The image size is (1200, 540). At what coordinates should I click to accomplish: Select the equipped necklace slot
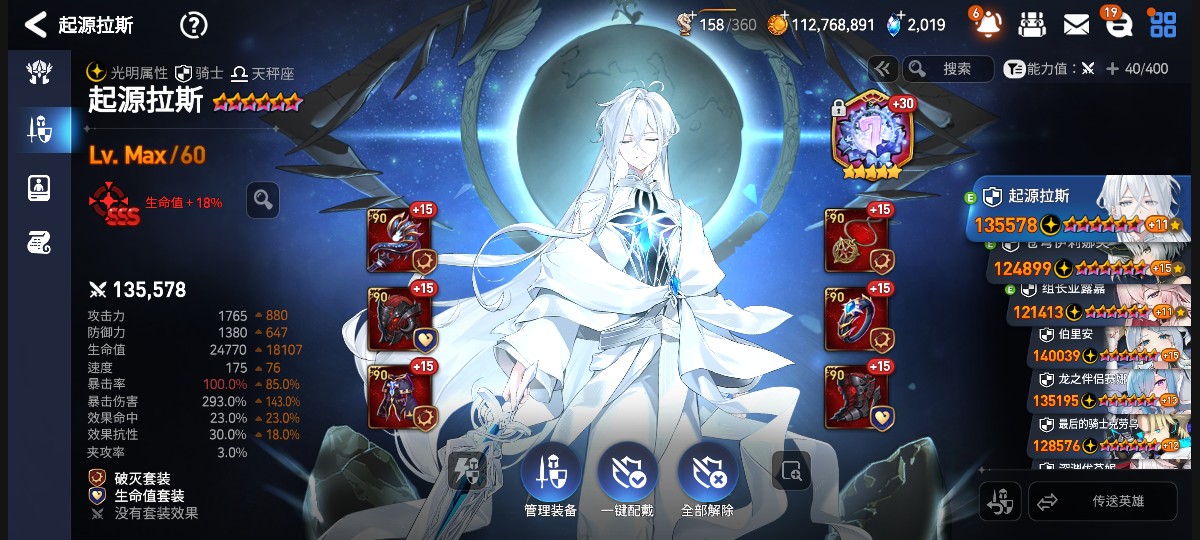[x=856, y=241]
